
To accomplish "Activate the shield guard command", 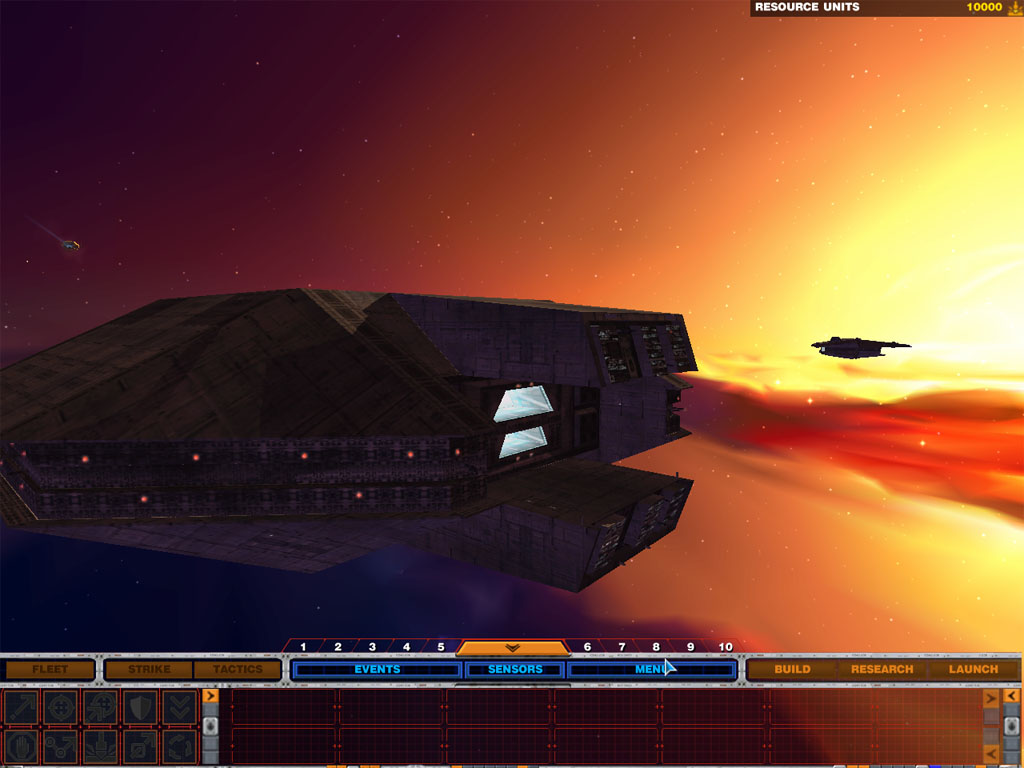I will [x=139, y=707].
